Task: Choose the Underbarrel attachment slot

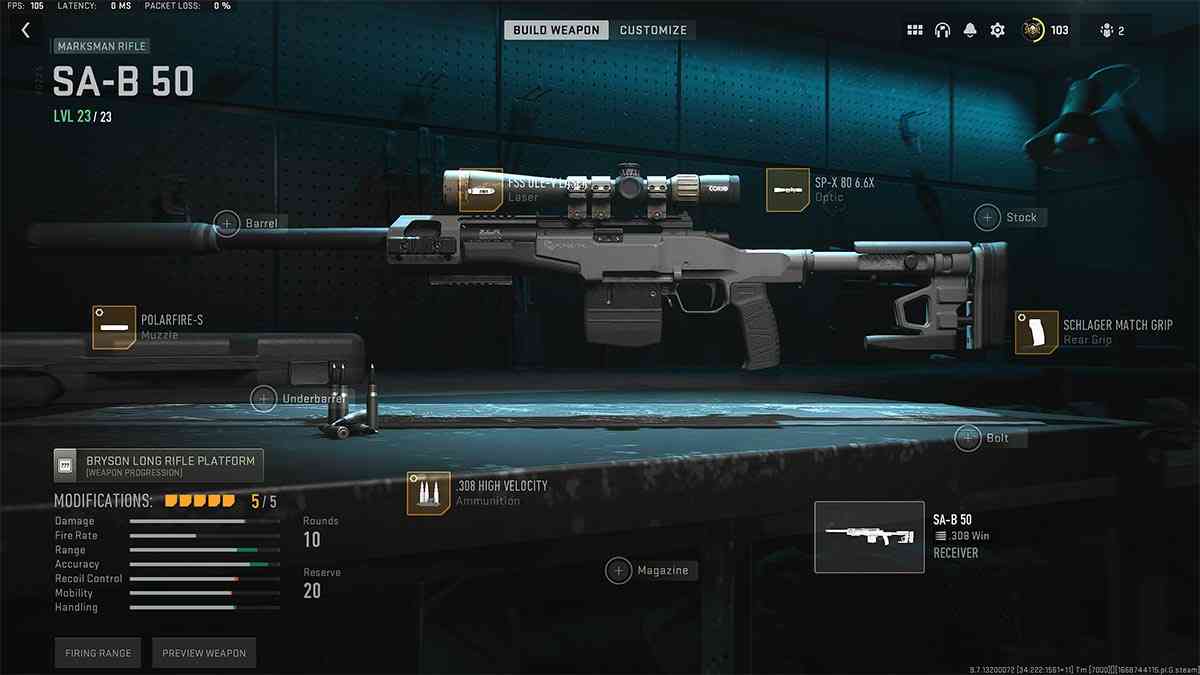Action: coord(263,399)
